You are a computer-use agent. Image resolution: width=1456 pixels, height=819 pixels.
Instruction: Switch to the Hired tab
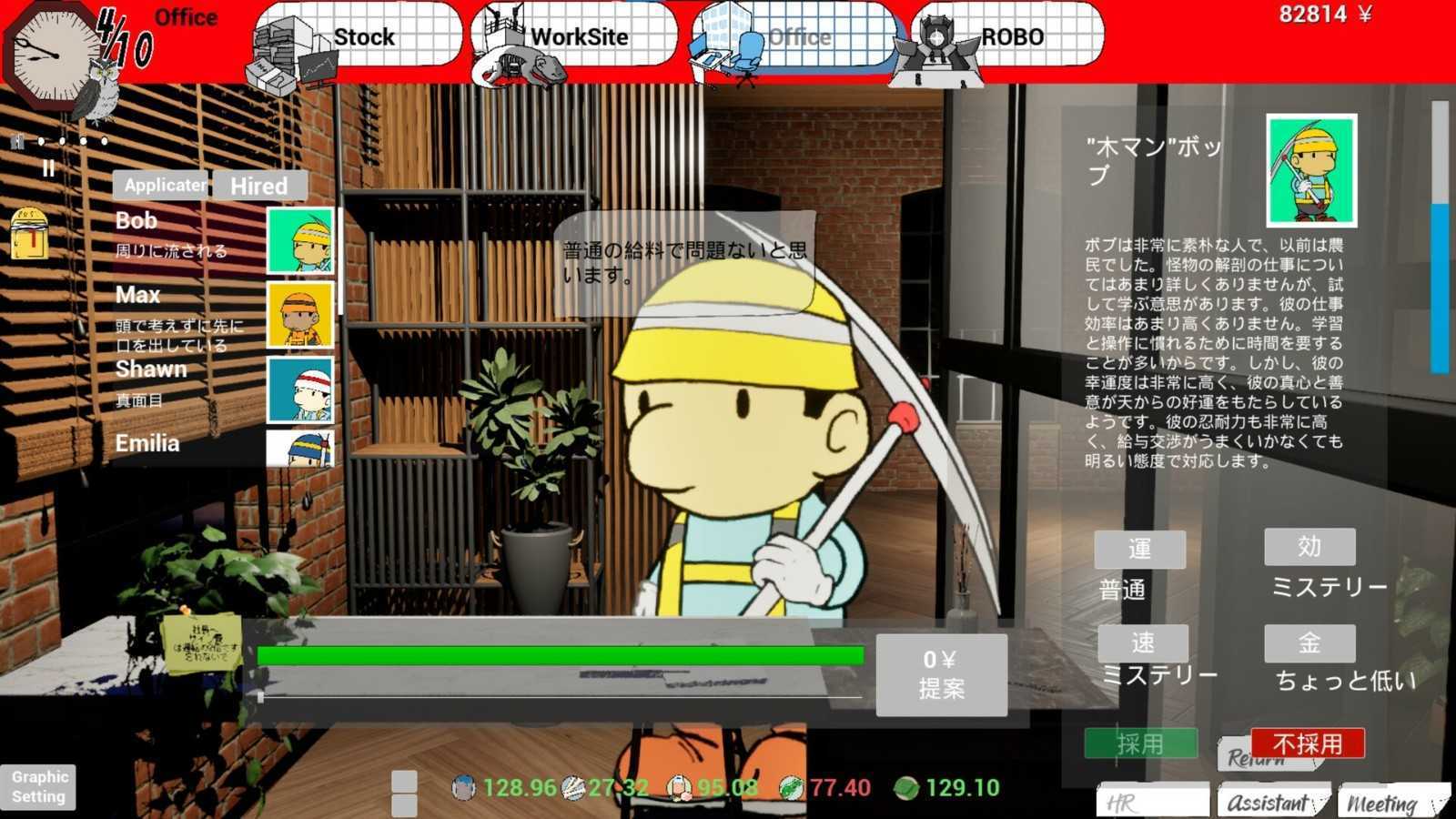pos(258,187)
